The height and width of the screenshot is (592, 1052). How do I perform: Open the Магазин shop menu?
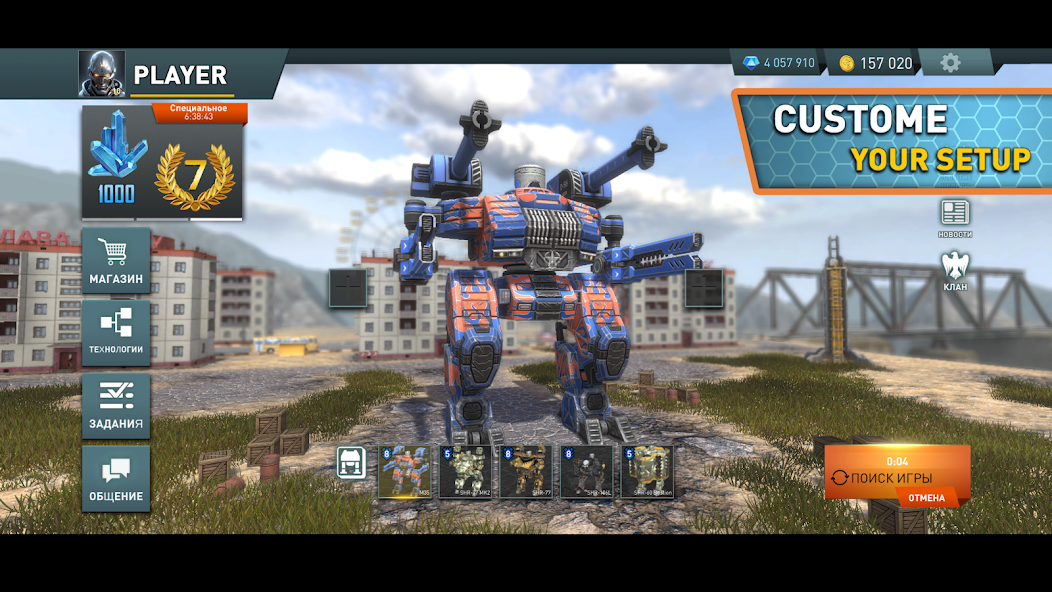coord(117,260)
